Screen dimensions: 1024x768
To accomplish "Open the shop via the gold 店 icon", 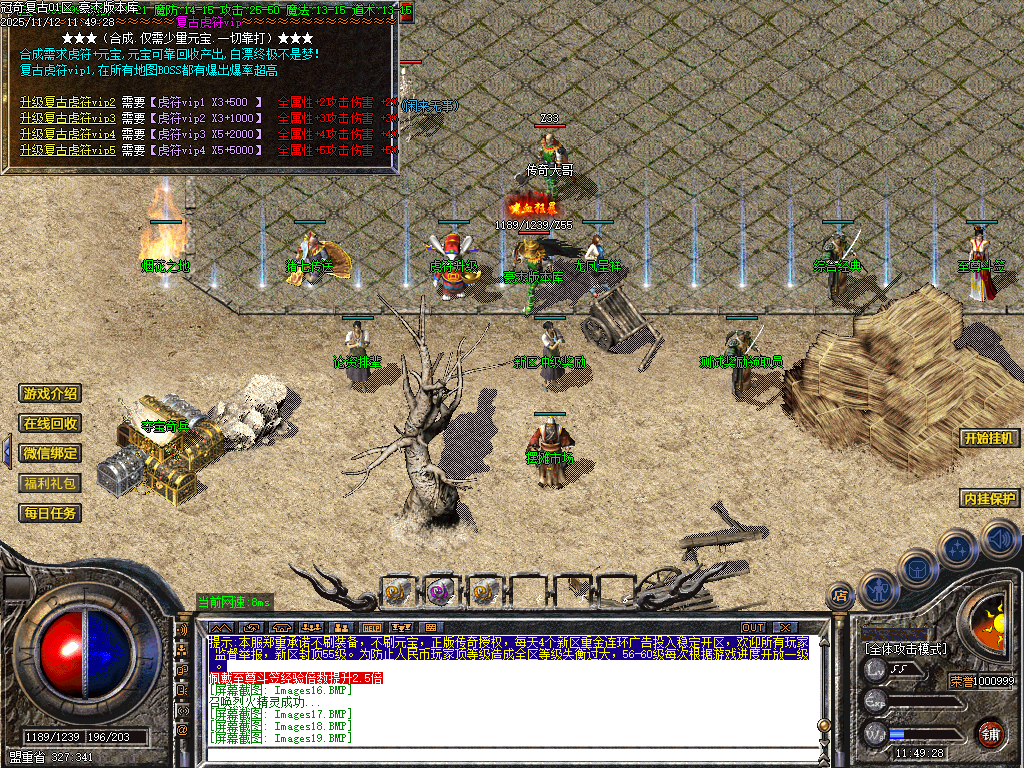I will pos(841,596).
